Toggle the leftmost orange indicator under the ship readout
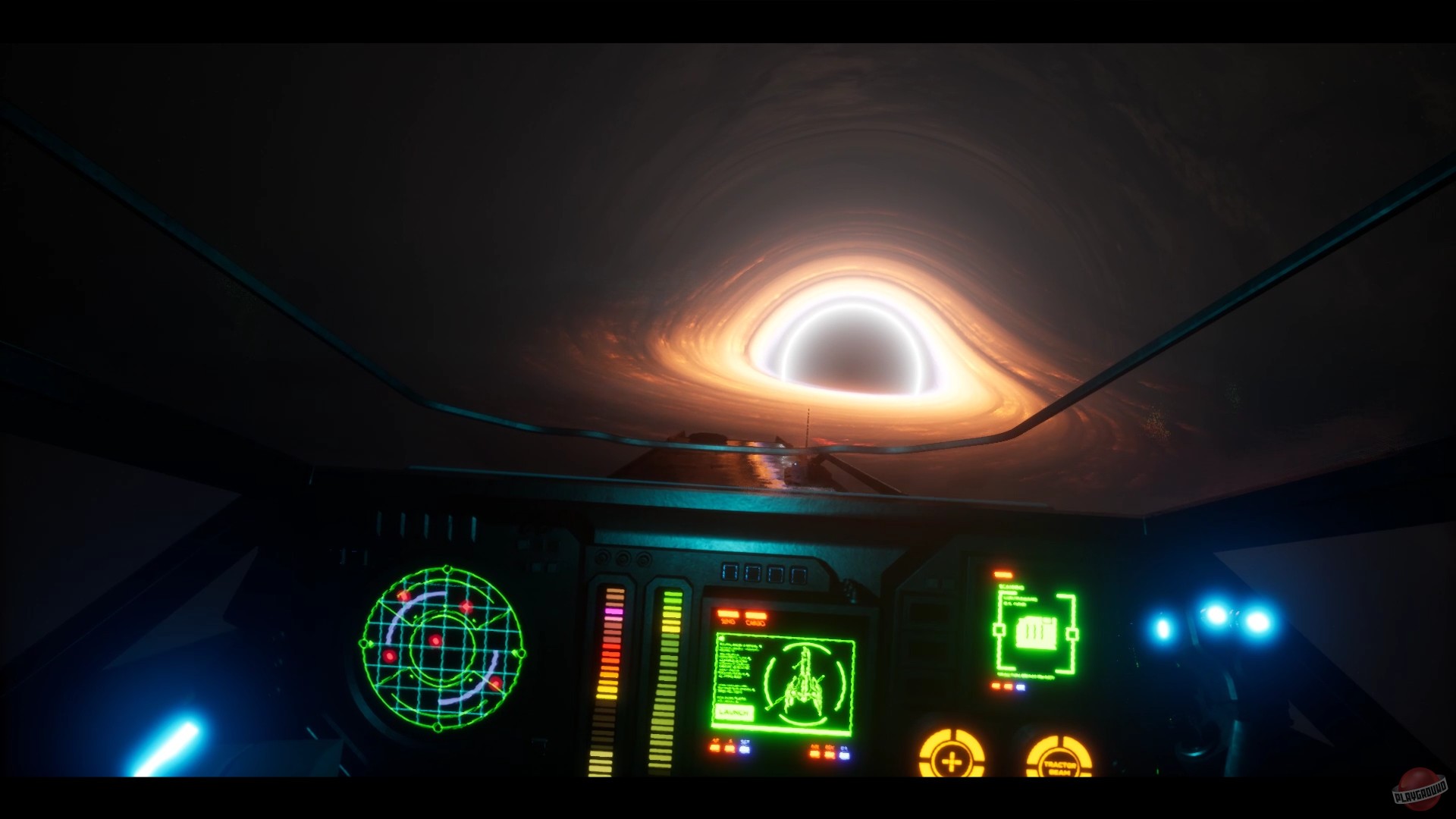Screen dimensions: 1456x819 [715, 748]
